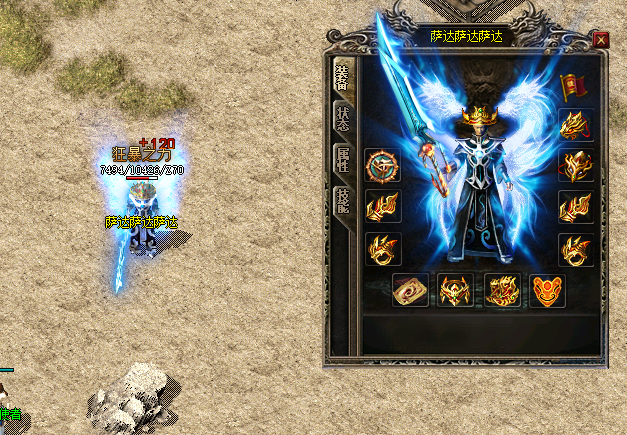Choose the rolled scroll charm slot
The height and width of the screenshot is (435, 627).
pyautogui.click(x=410, y=290)
